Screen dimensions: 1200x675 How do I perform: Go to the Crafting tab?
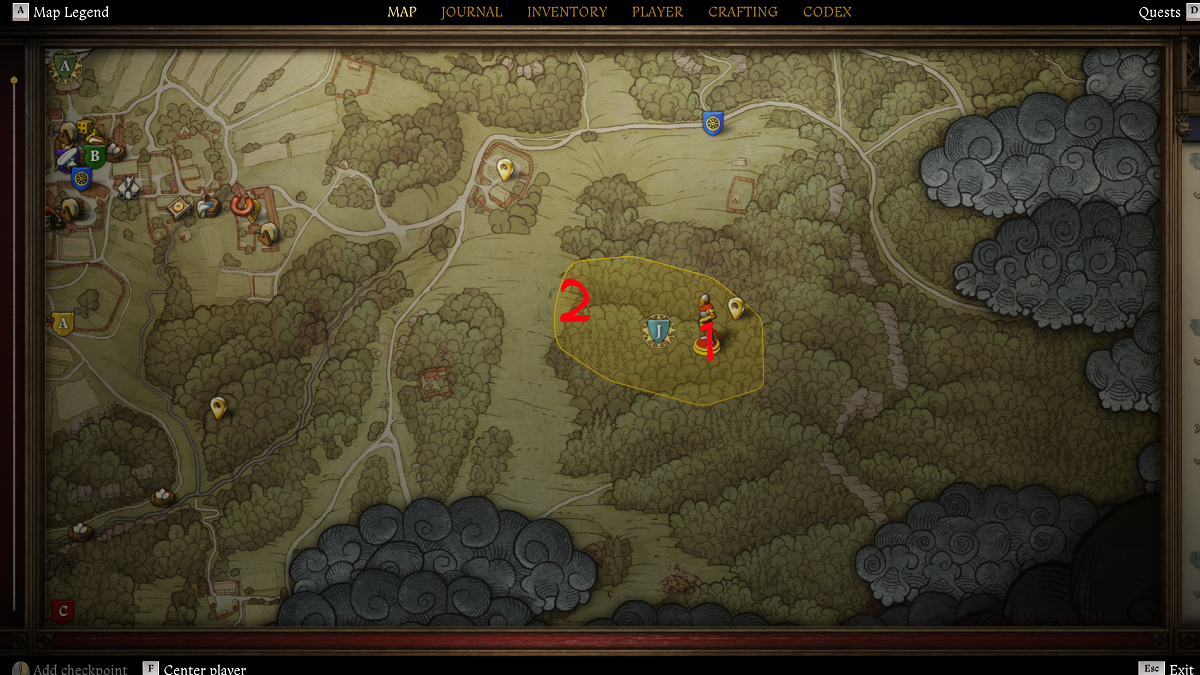(743, 12)
